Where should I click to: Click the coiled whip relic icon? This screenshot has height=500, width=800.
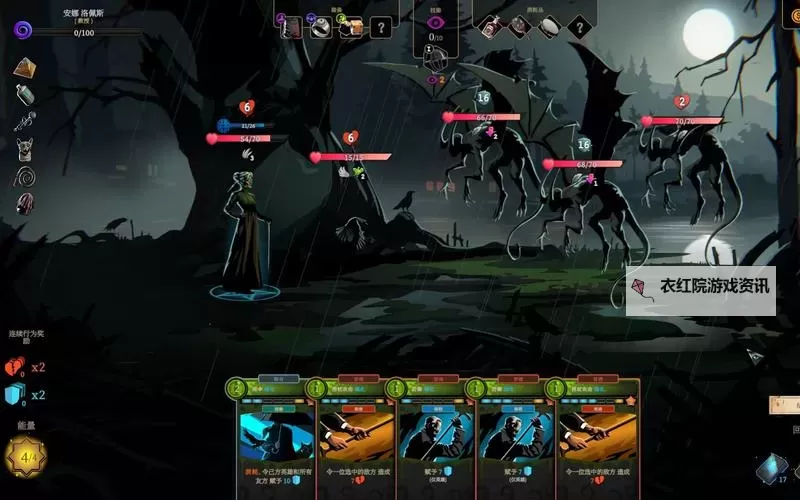pyautogui.click(x=25, y=176)
